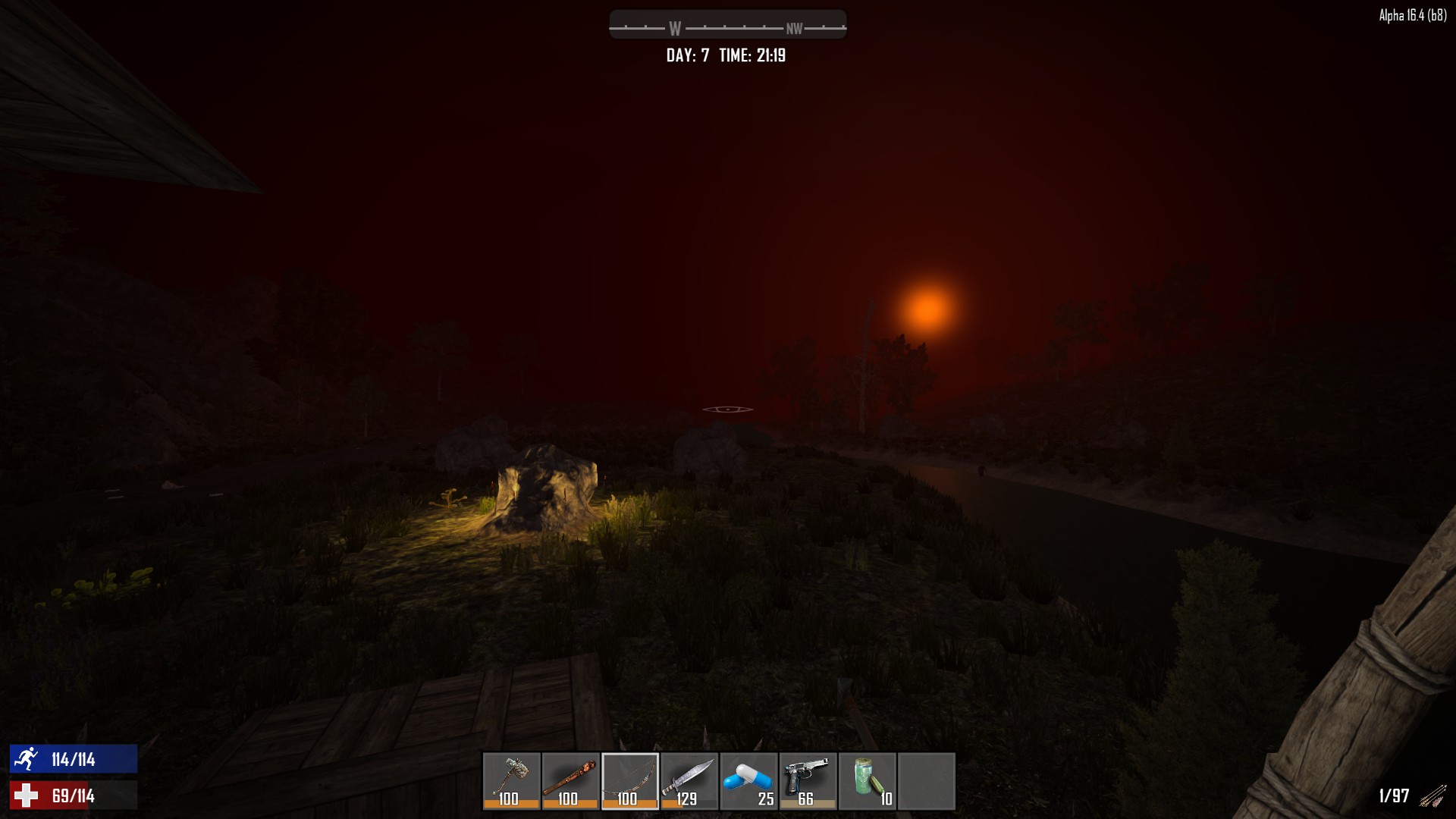Switch to the hunting knife
1456x819 pixels.
pyautogui.click(x=689, y=780)
